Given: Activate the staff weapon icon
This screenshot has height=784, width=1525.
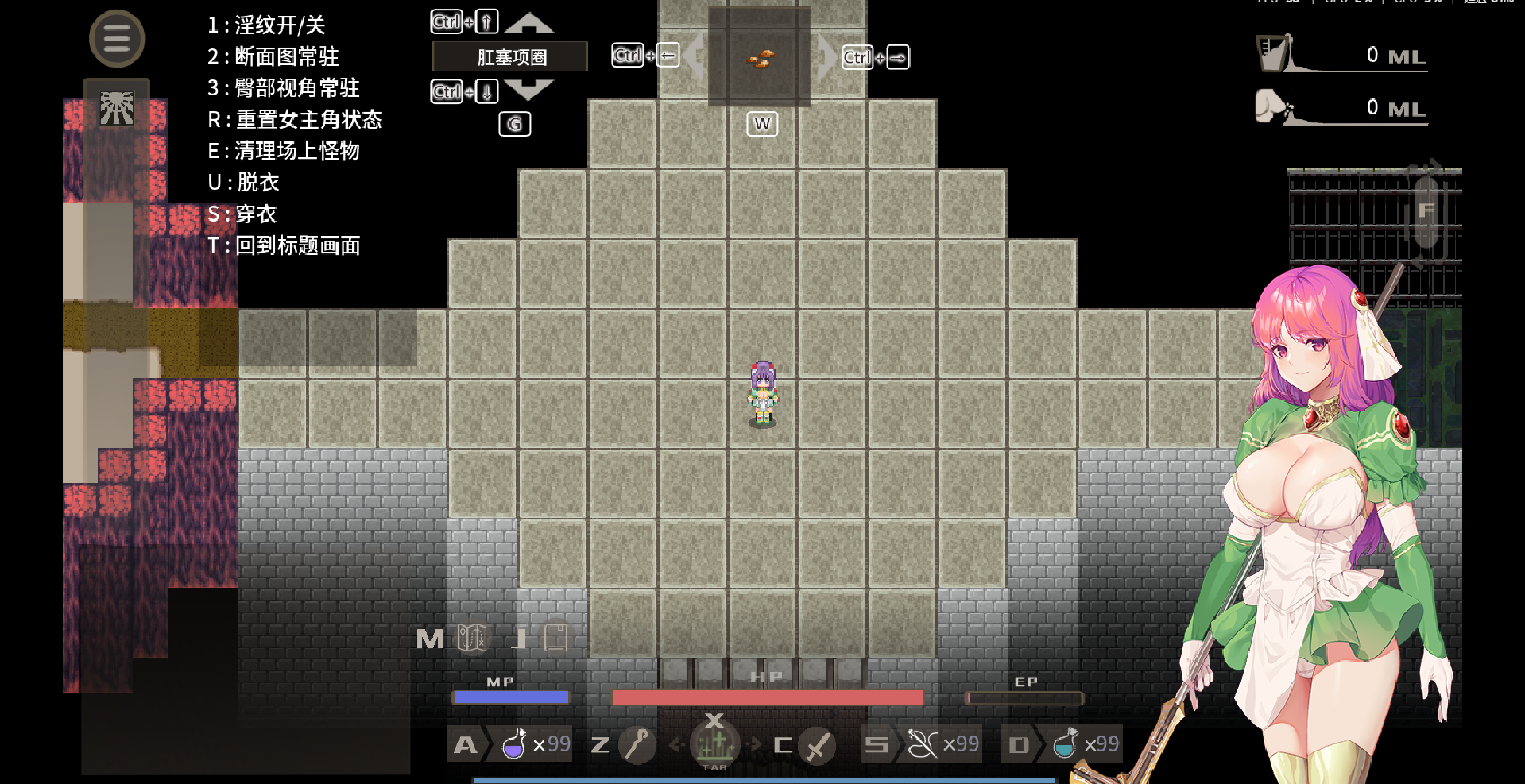Looking at the screenshot, I should (x=637, y=744).
